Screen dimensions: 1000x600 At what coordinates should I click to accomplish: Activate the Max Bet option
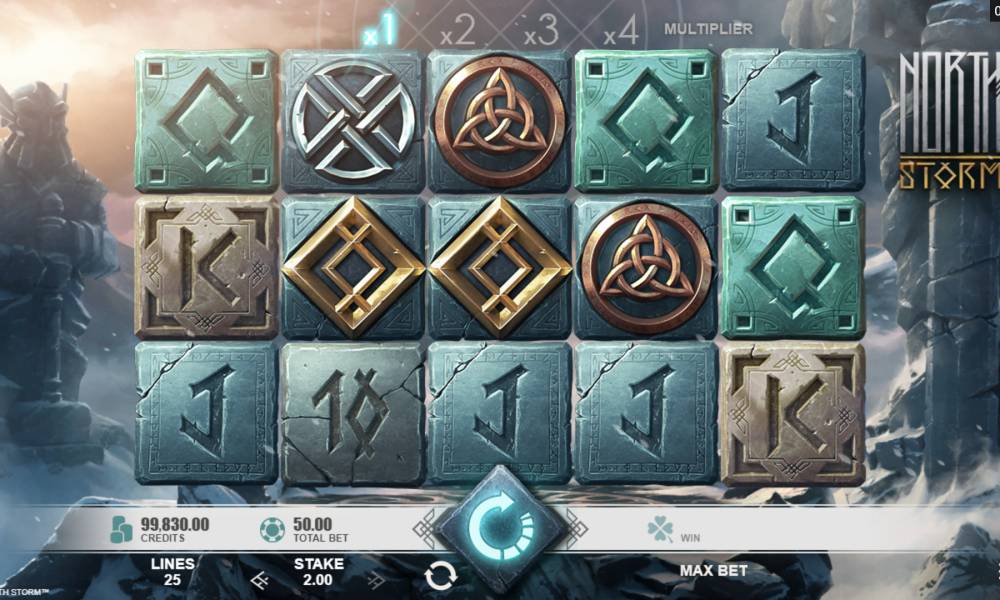[713, 571]
